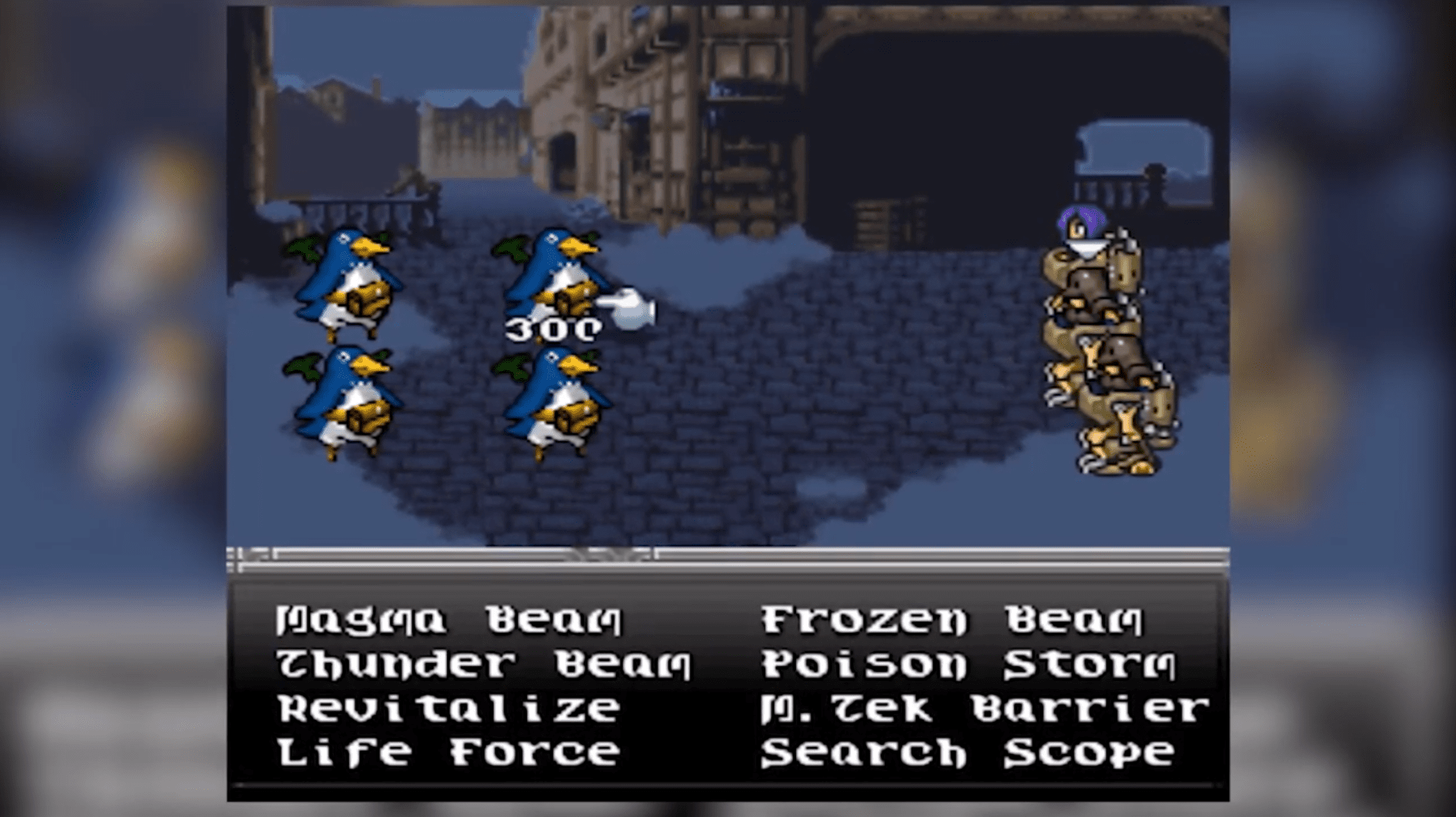Activate Search Scope ability
The height and width of the screenshot is (817, 1456).
coord(966,752)
